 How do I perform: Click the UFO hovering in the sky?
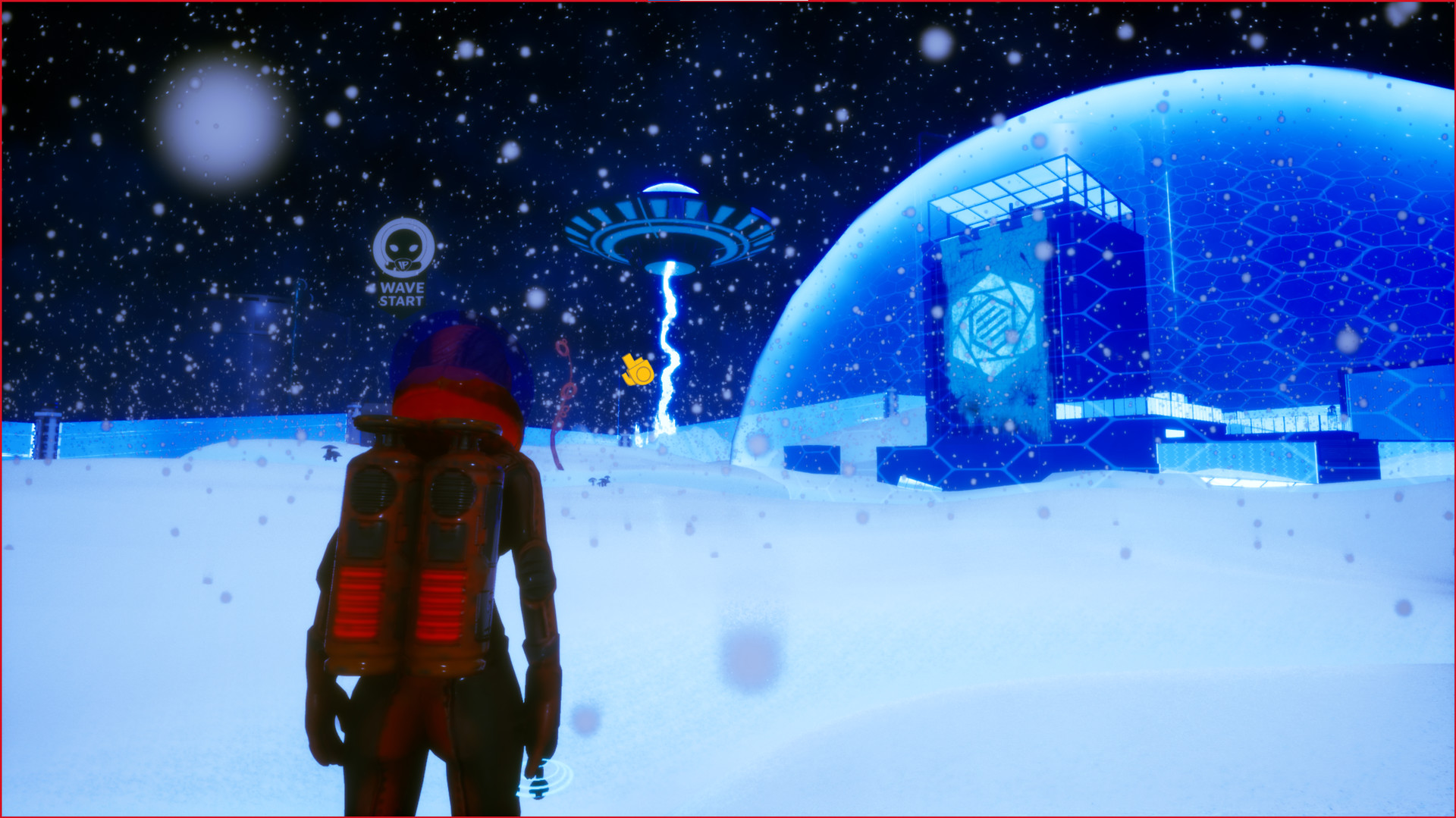[667, 227]
